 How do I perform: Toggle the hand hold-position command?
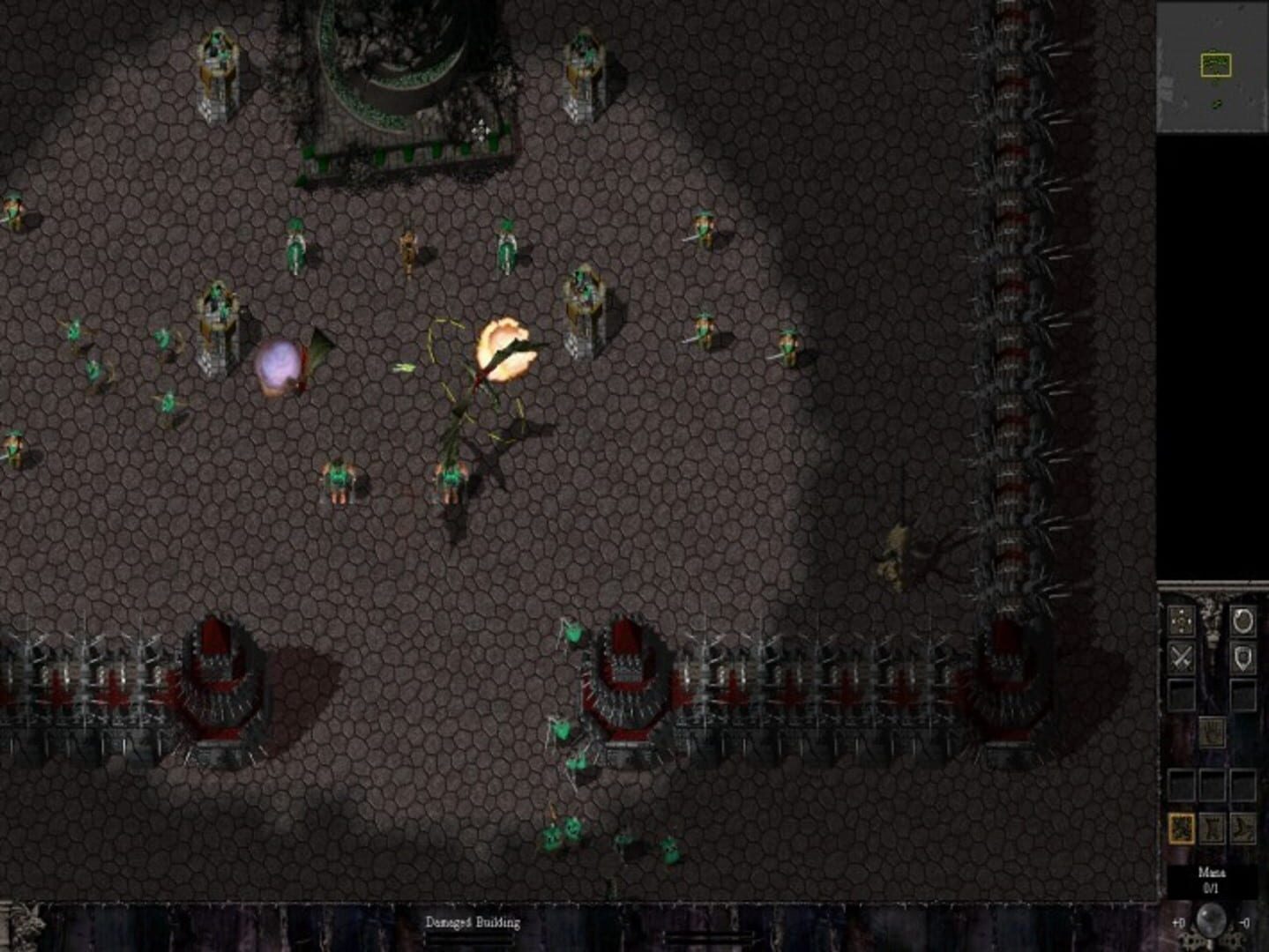click(x=1213, y=733)
